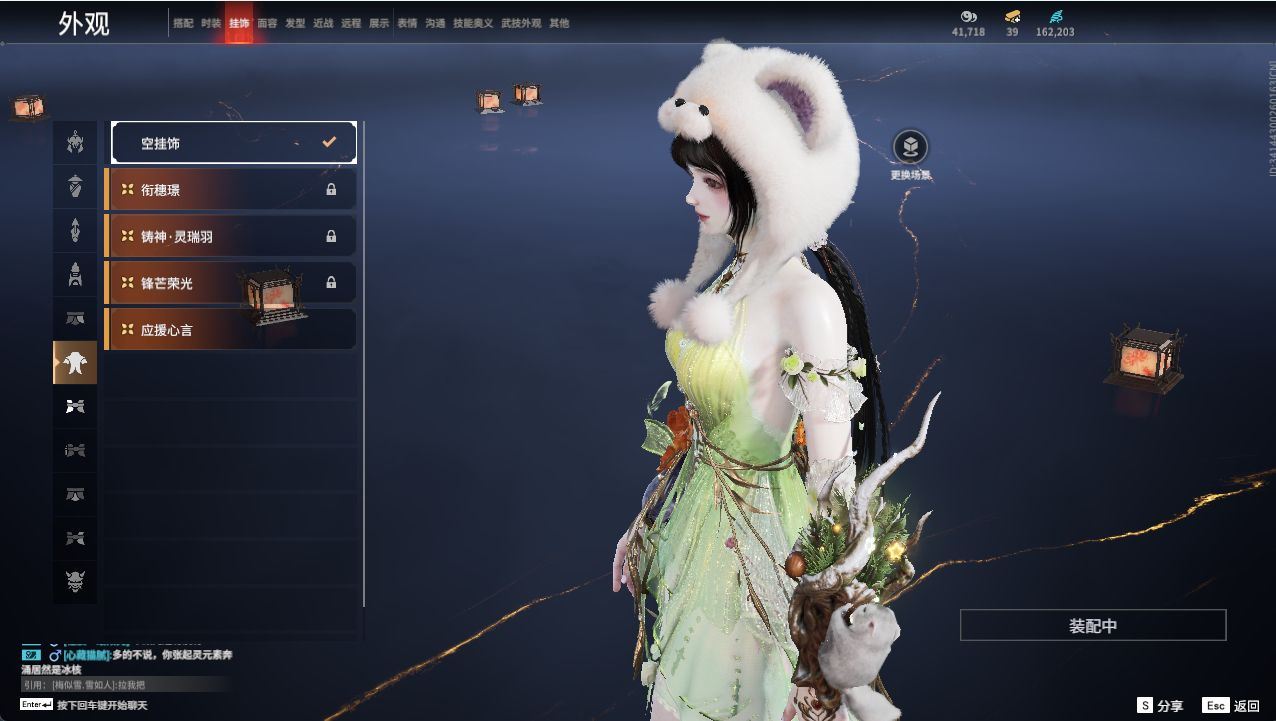The width and height of the screenshot is (1276, 721).
Task: Switch to the 技能奥义 tab
Action: click(473, 23)
